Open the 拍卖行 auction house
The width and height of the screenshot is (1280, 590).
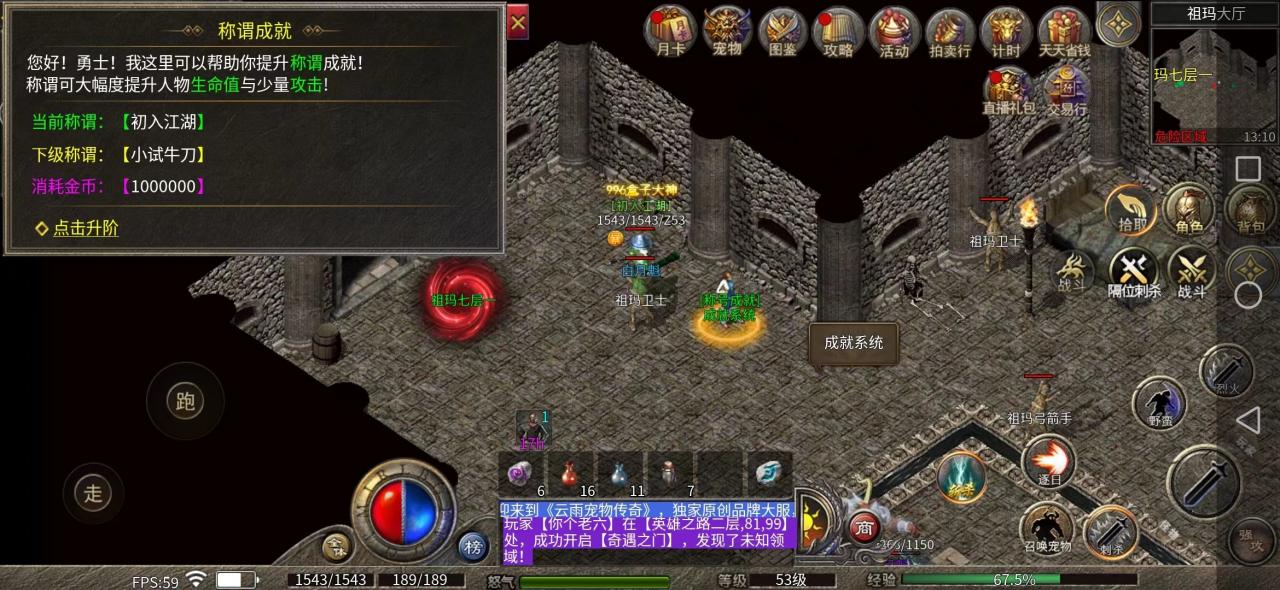click(950, 32)
